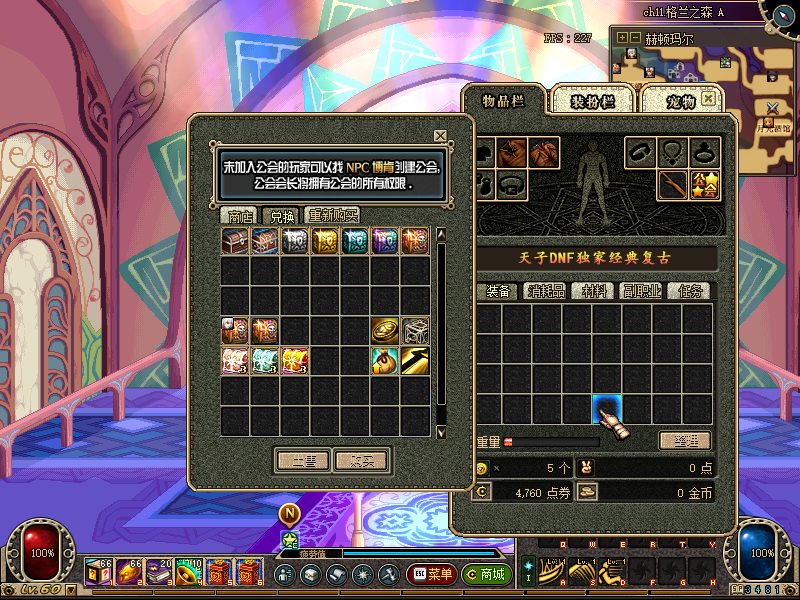Switch to the 材料 materials category
800x600 pixels.
coord(595,291)
